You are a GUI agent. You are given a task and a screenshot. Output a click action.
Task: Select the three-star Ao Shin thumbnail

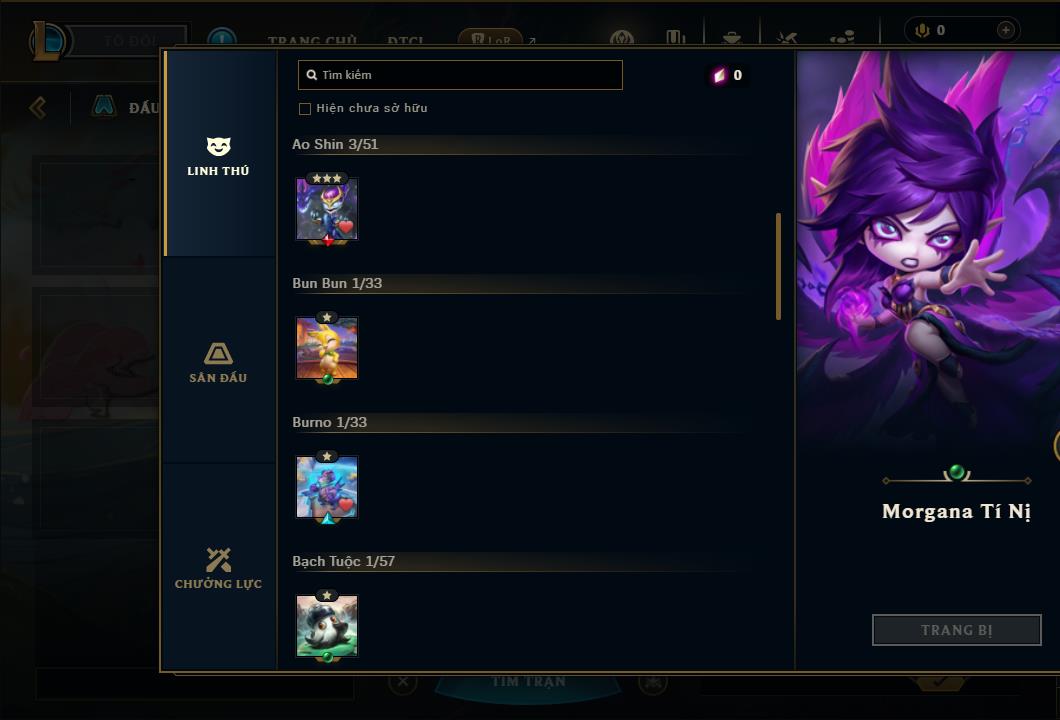(x=327, y=209)
